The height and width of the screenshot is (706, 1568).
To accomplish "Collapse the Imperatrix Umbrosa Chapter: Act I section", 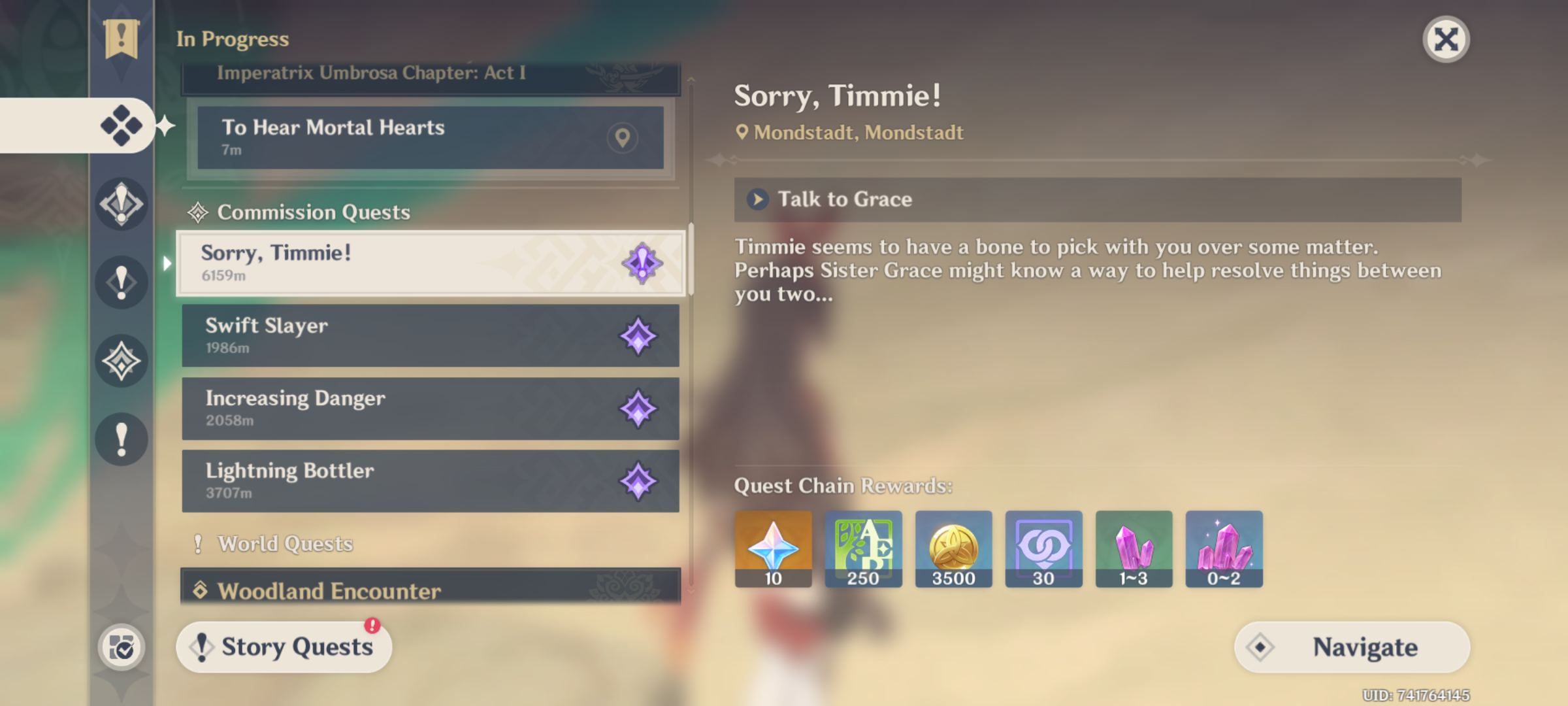I will point(429,73).
